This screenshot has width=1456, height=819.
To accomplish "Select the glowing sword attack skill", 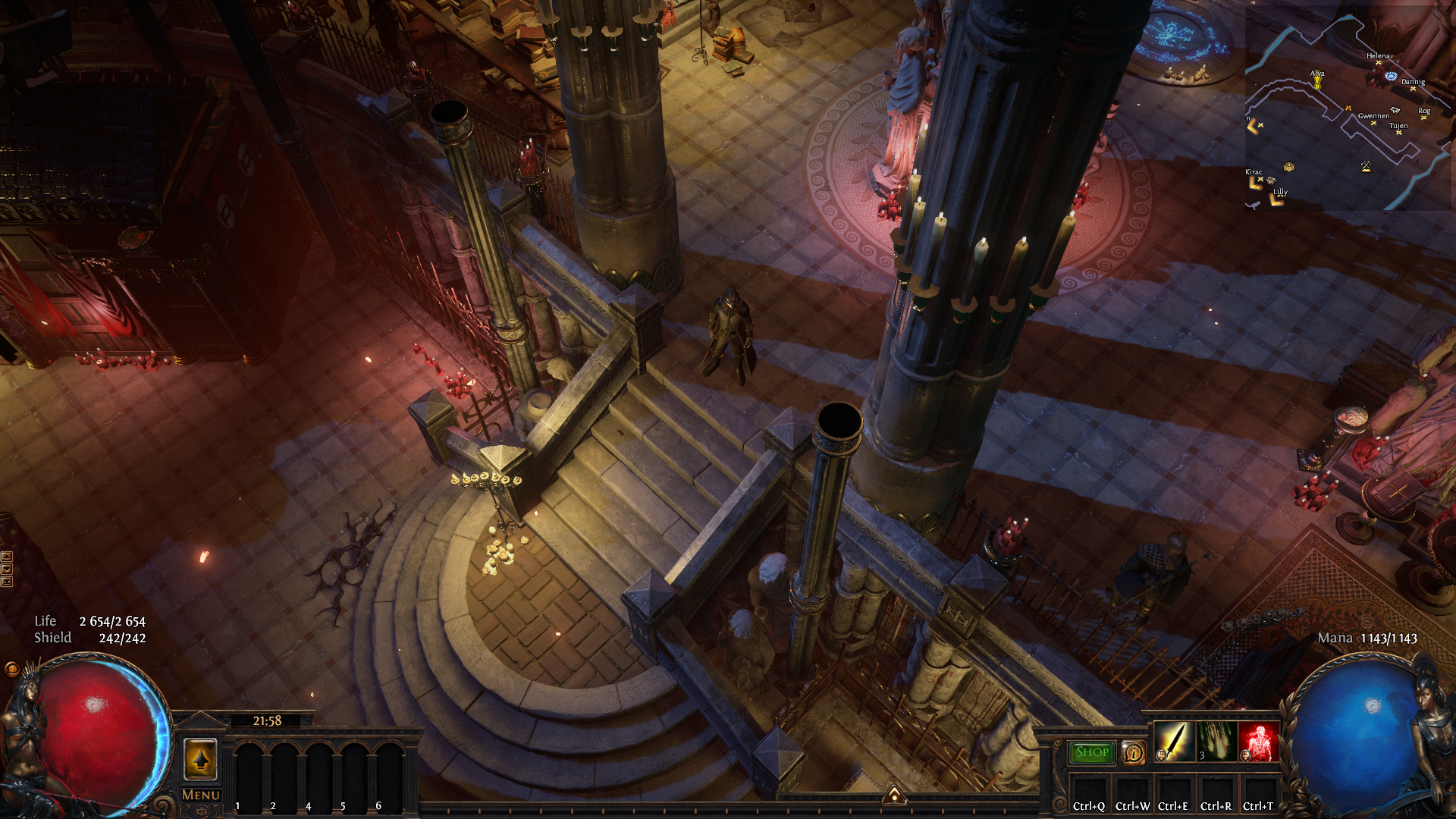I will (1173, 741).
